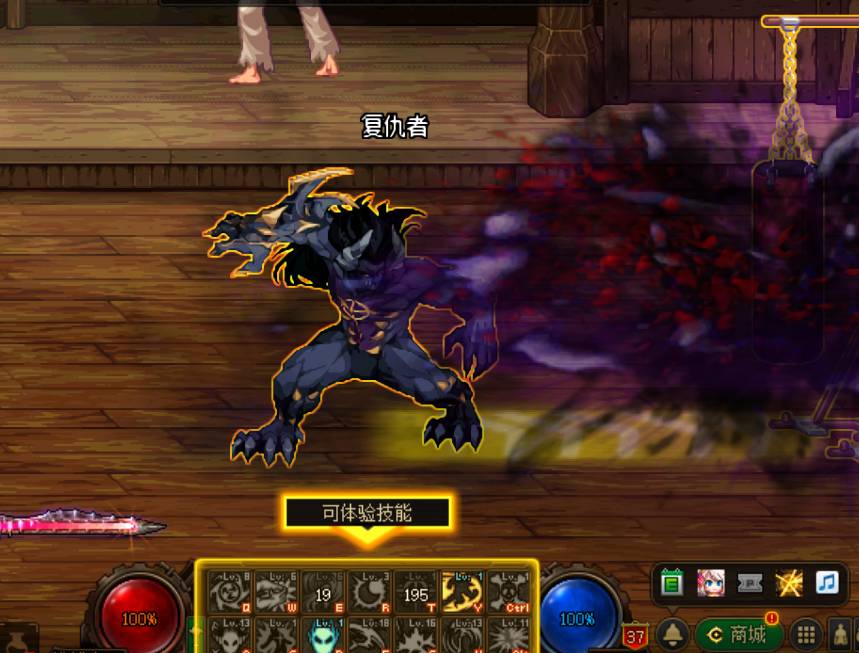Activate the glowing yellow Y skill
This screenshot has width=859, height=653.
click(x=462, y=593)
